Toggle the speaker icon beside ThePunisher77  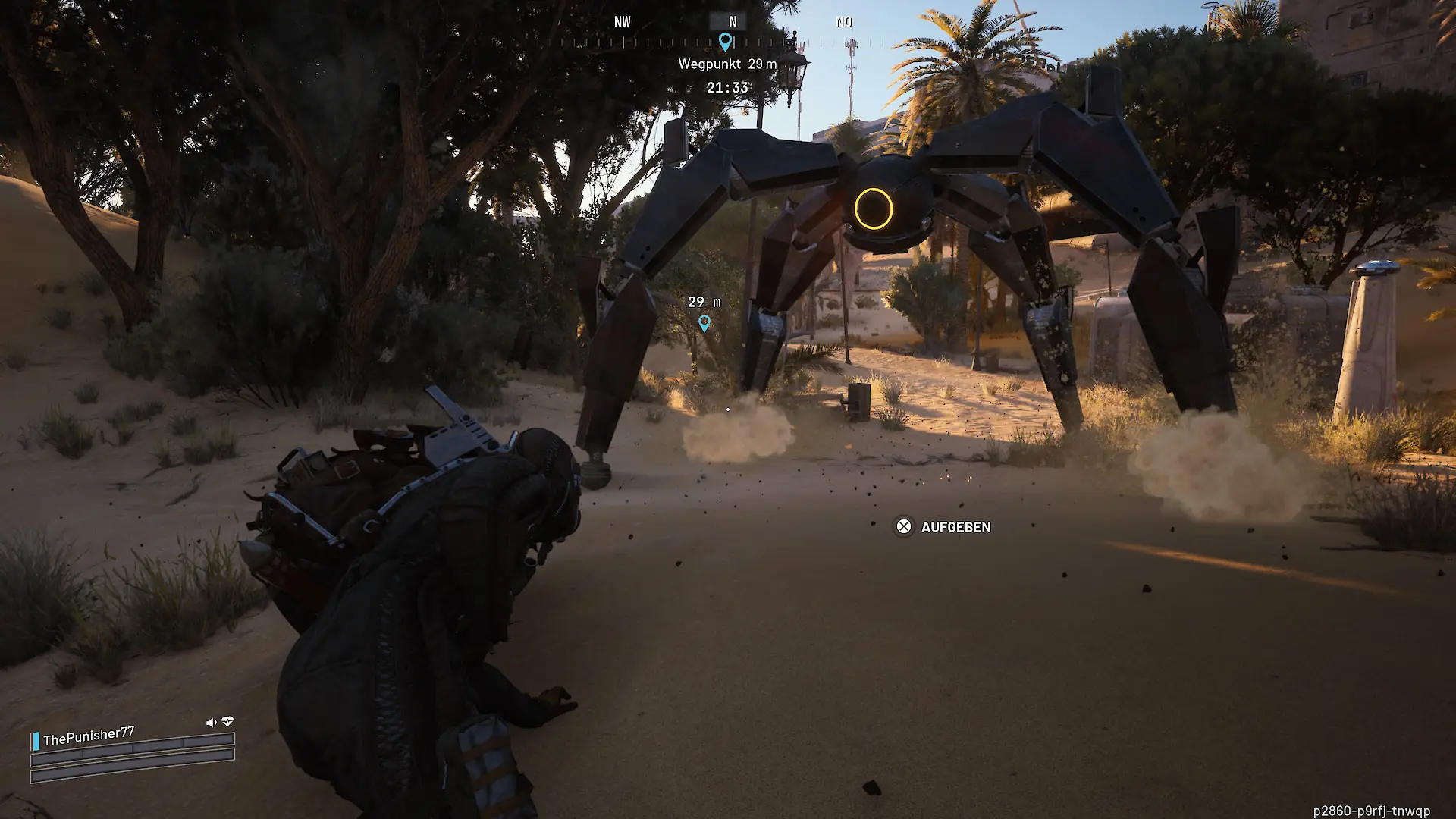click(x=211, y=723)
